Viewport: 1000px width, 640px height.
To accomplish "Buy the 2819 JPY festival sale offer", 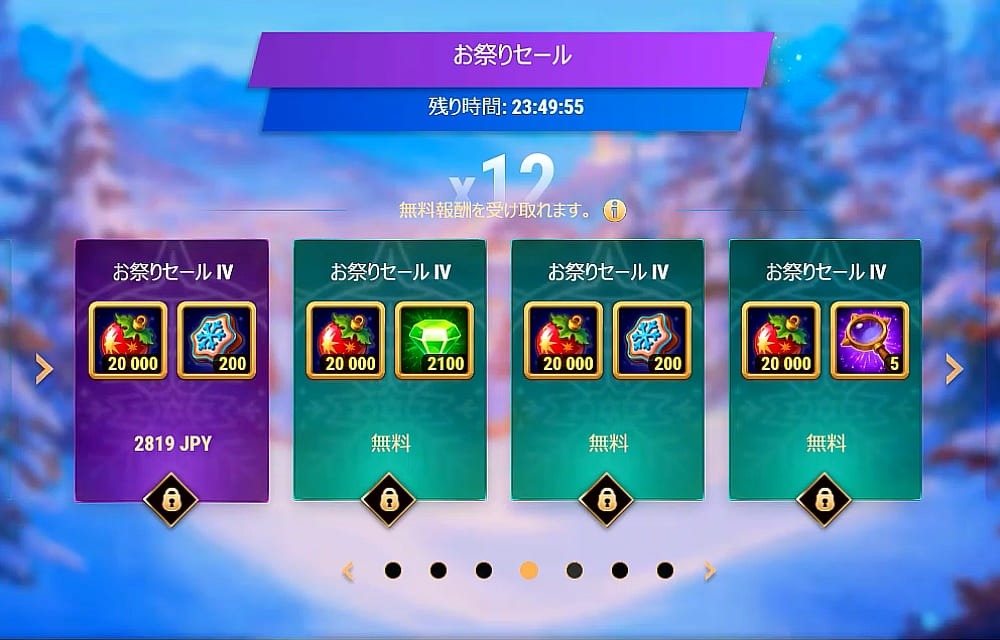I will 172,444.
